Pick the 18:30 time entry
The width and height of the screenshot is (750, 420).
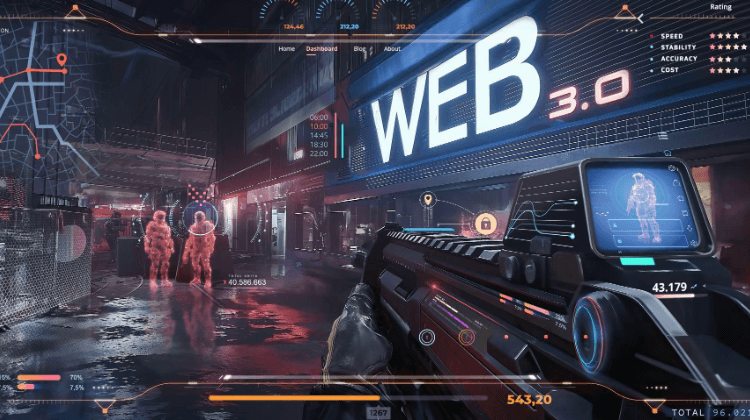point(319,145)
